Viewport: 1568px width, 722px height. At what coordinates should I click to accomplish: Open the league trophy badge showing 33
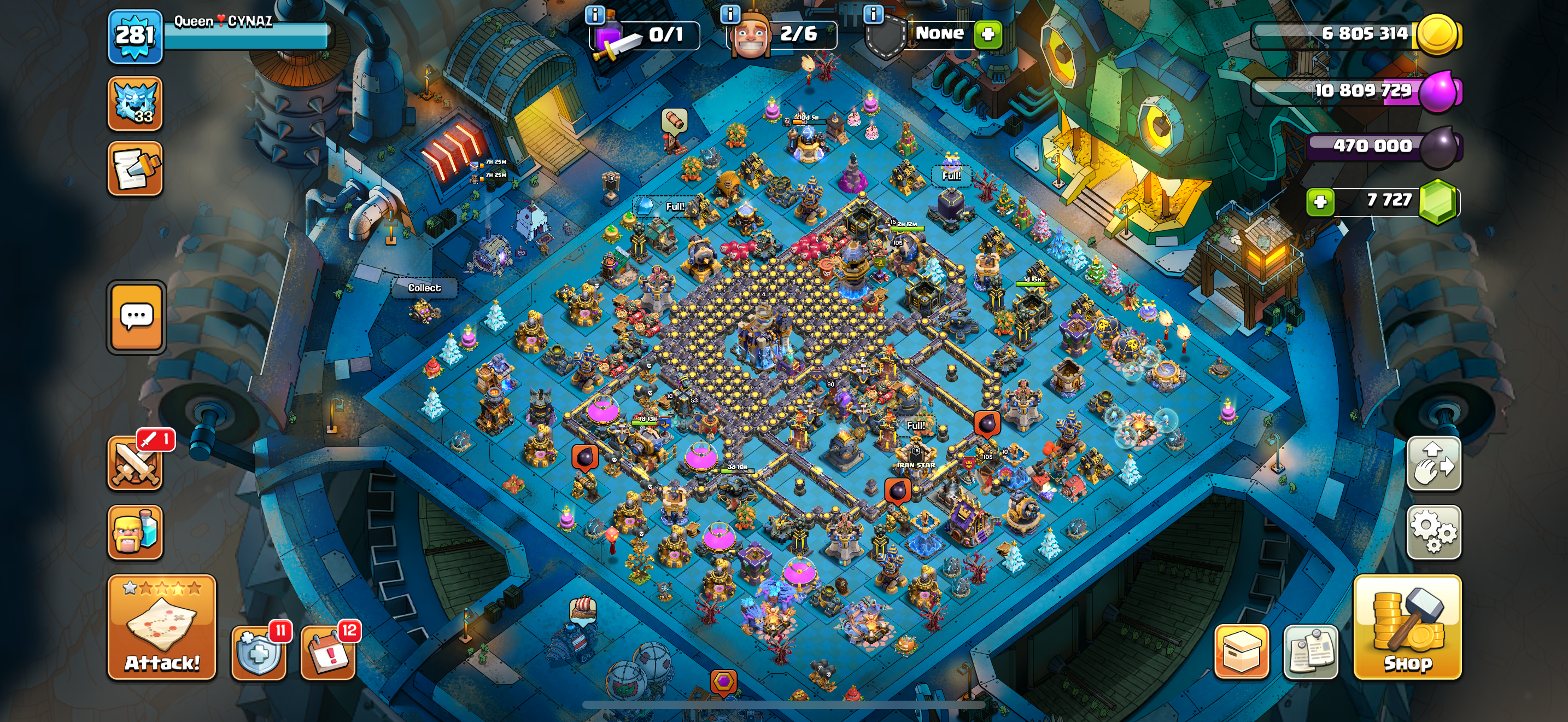coord(135,103)
